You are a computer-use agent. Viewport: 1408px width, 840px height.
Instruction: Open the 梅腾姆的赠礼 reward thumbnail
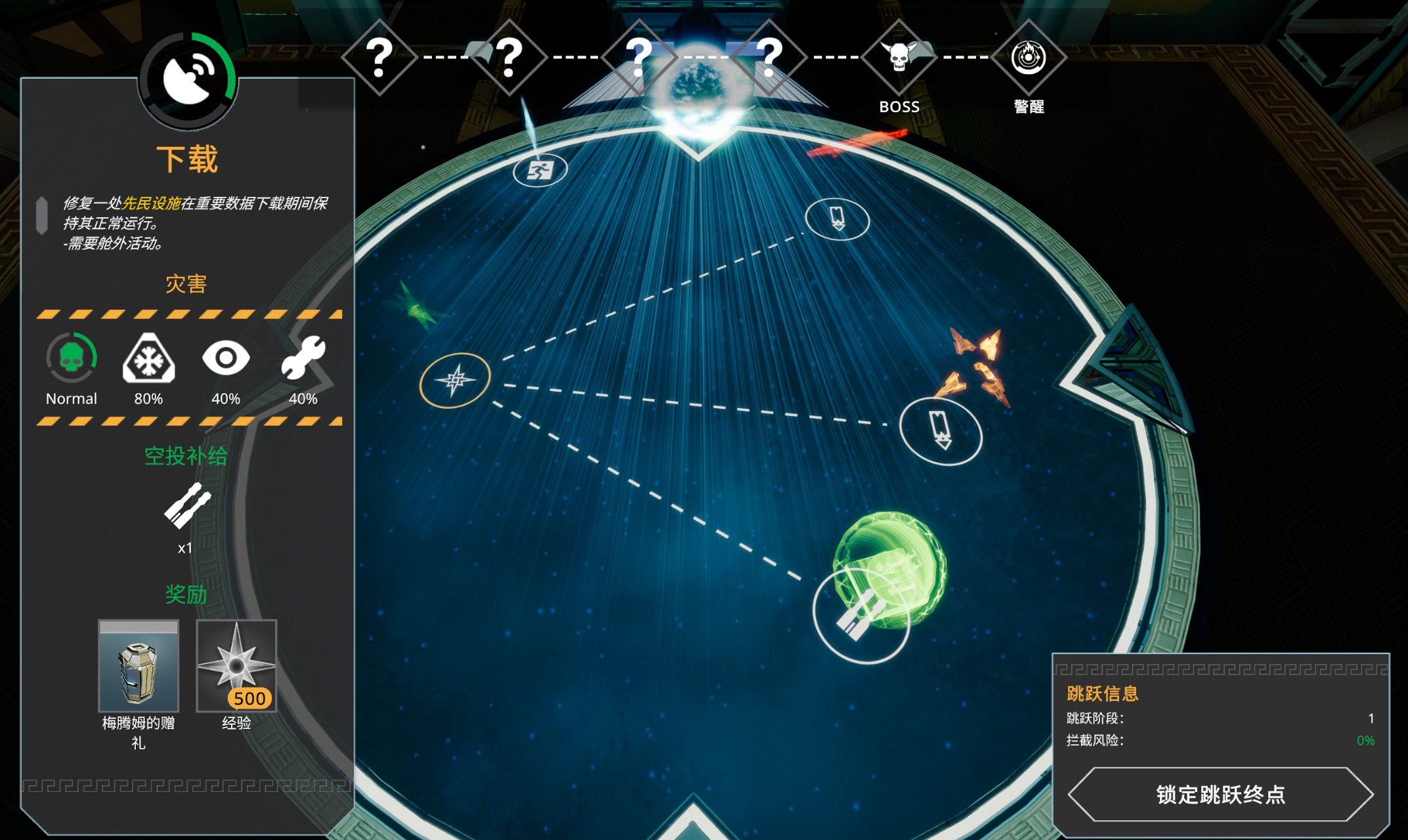tap(139, 666)
